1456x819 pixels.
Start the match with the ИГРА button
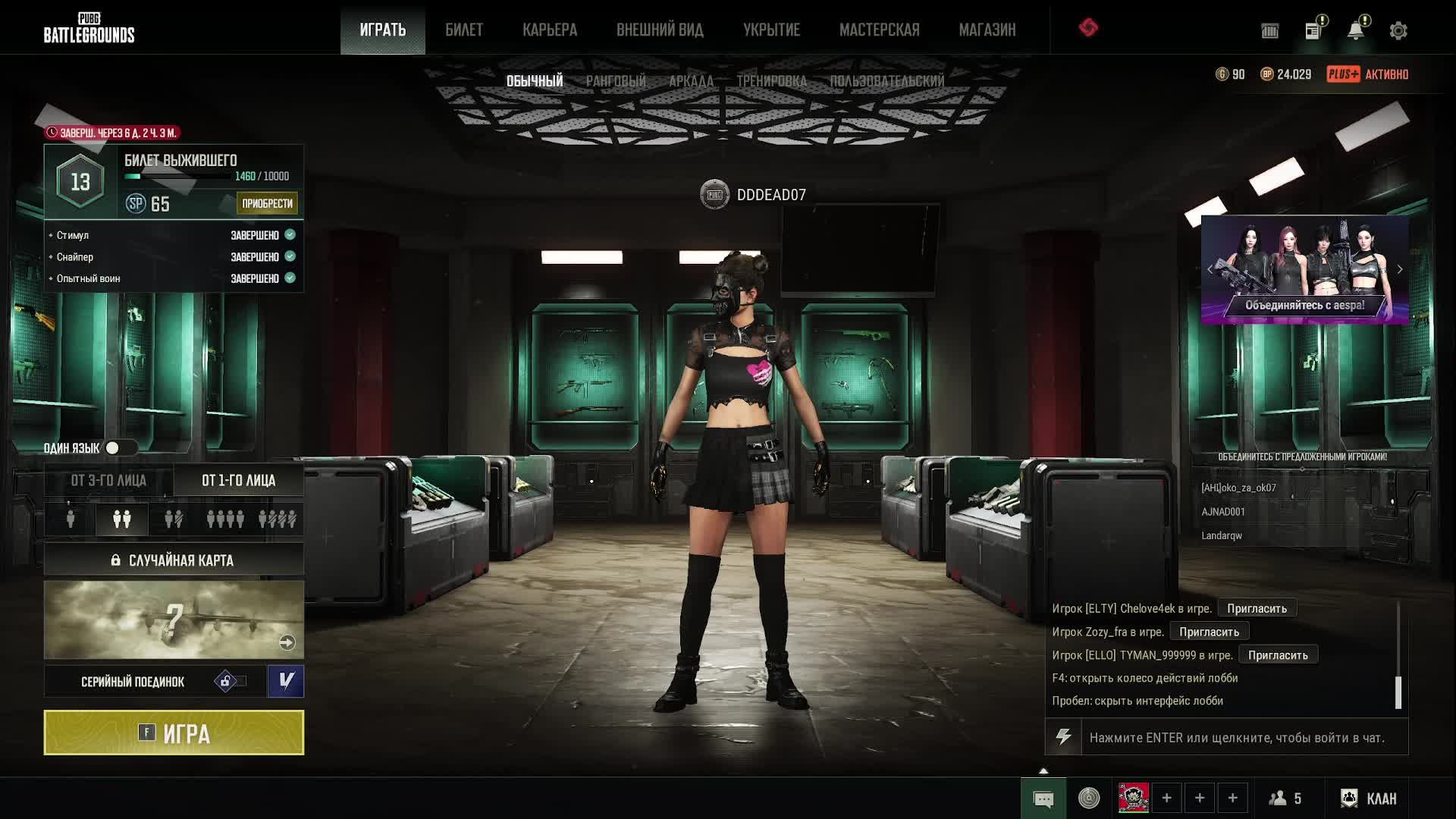pyautogui.click(x=174, y=733)
